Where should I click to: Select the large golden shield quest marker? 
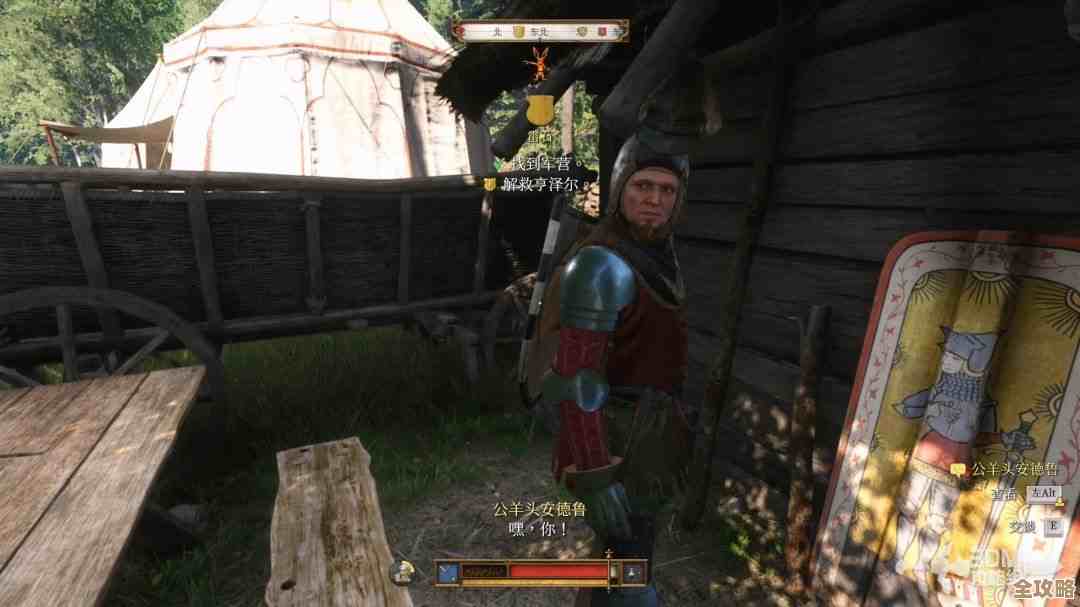tap(541, 108)
